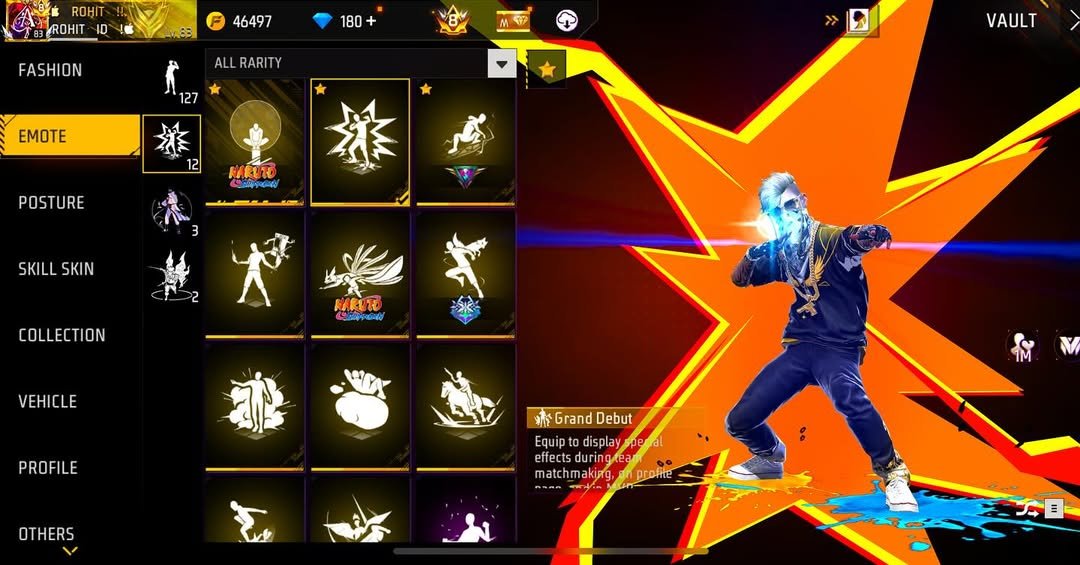Show the Profile section
The height and width of the screenshot is (565, 1080).
pyautogui.click(x=47, y=467)
